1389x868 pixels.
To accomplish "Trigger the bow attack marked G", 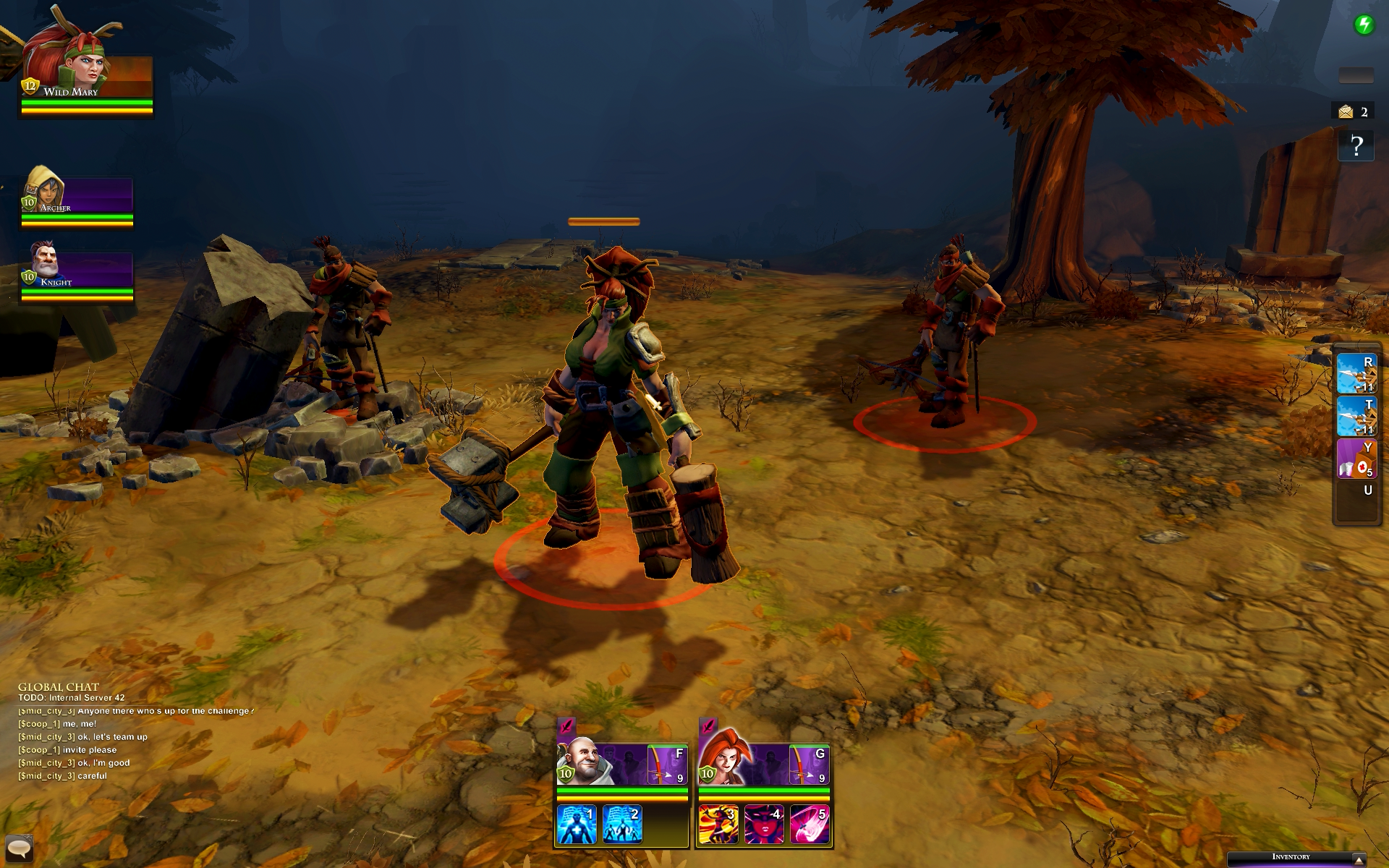I will click(809, 765).
